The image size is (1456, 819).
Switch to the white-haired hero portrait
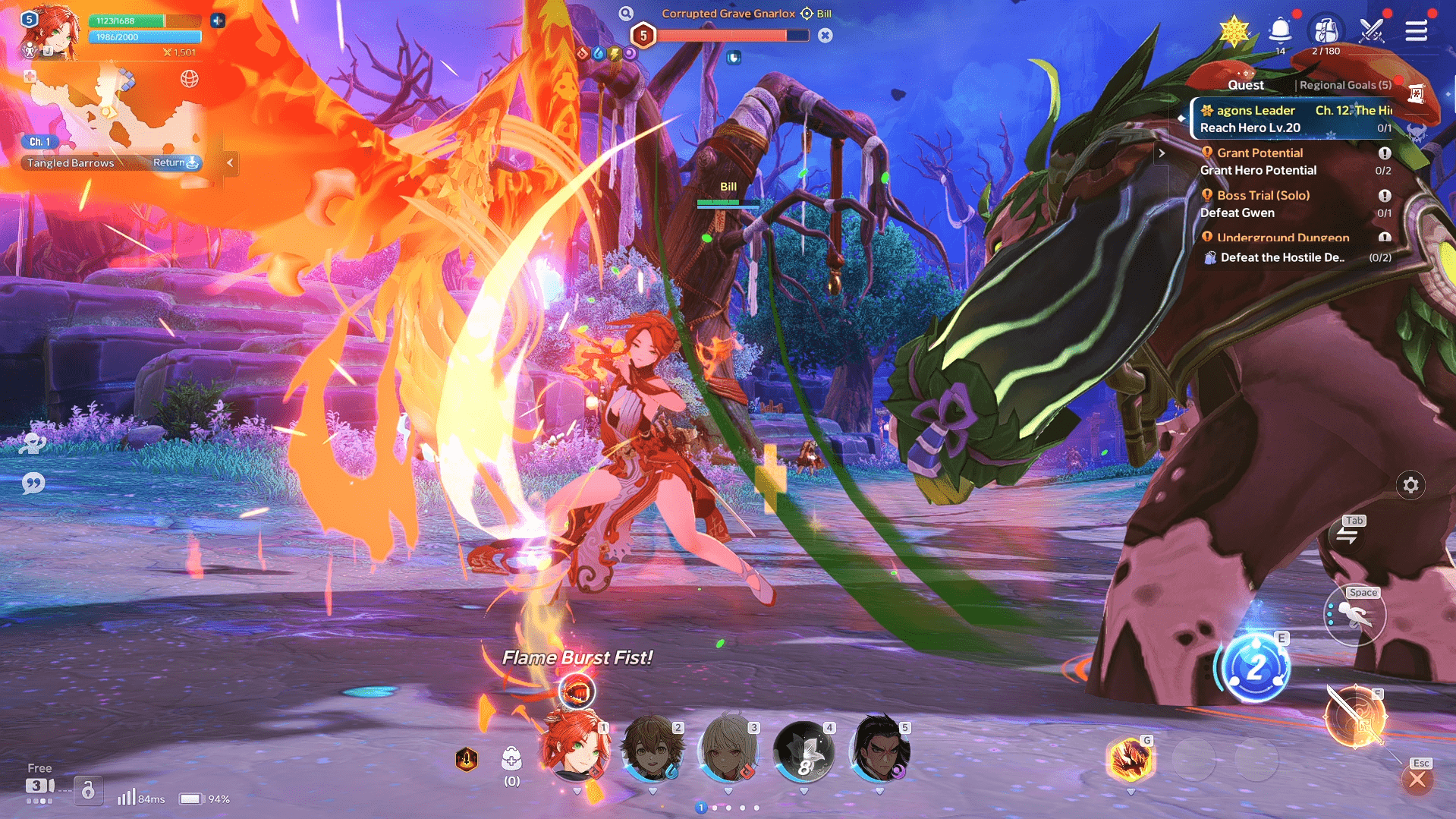click(728, 750)
